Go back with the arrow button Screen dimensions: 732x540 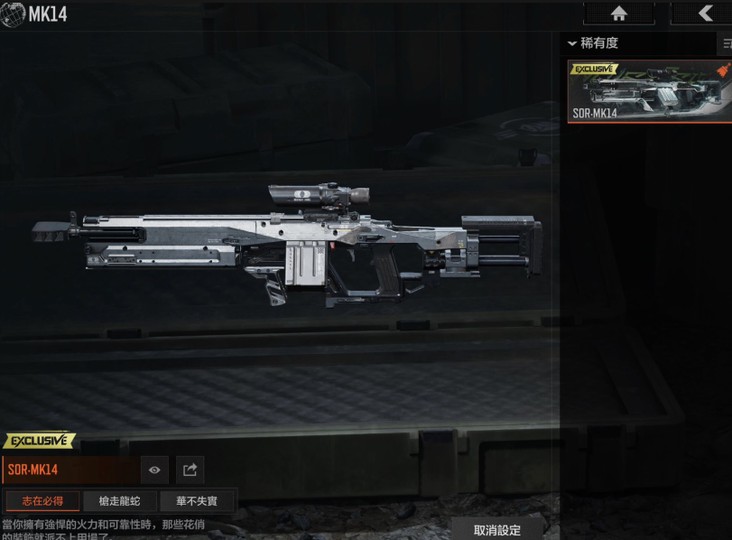705,13
